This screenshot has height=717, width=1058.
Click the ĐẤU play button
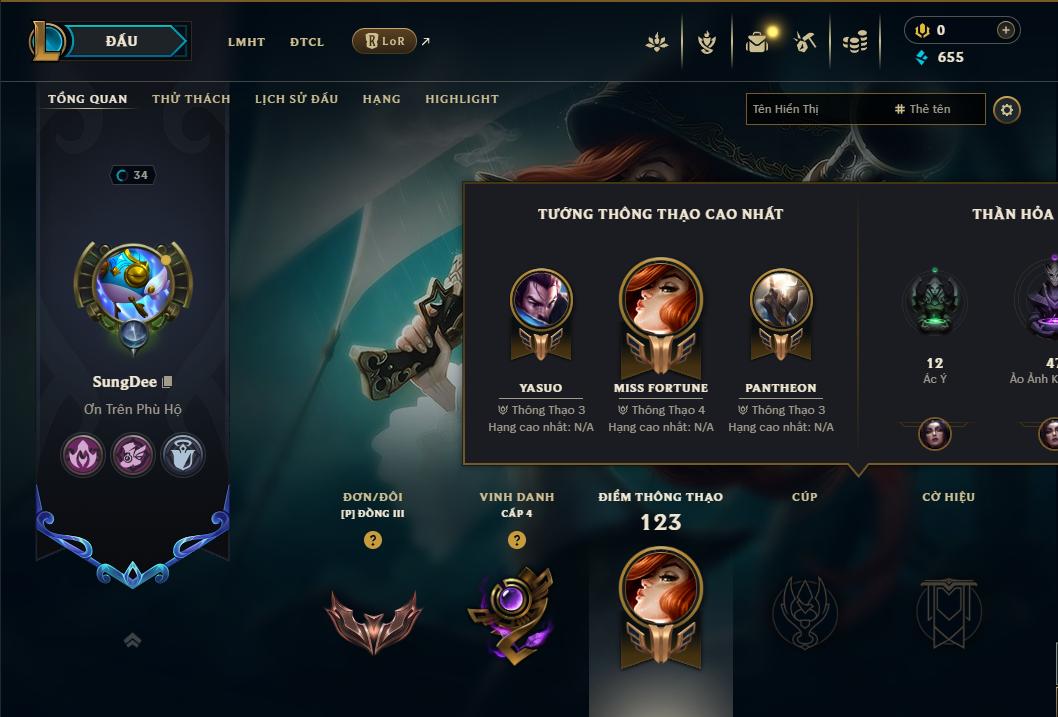tap(123, 41)
